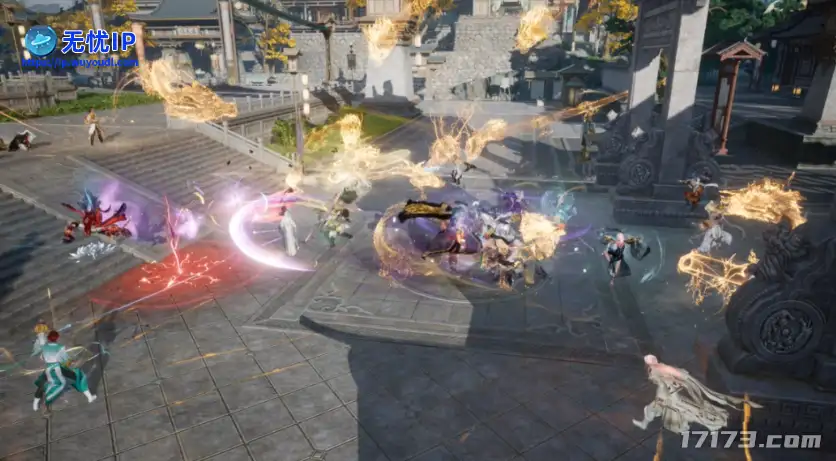Open the 17173.com watermark link
This screenshot has width=836, height=461.
[x=750, y=440]
